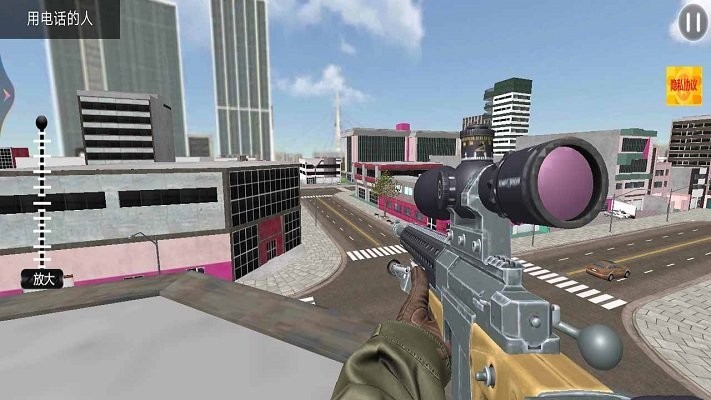Click the zoom slider's black knob
This screenshot has width=711, height=400.
coord(42,124)
